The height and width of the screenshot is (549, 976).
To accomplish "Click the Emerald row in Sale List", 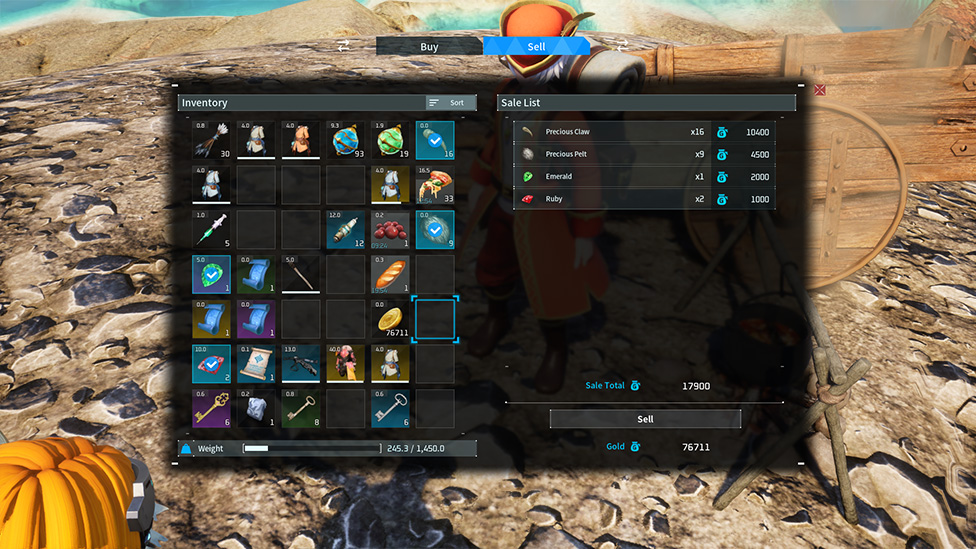I will coord(644,176).
